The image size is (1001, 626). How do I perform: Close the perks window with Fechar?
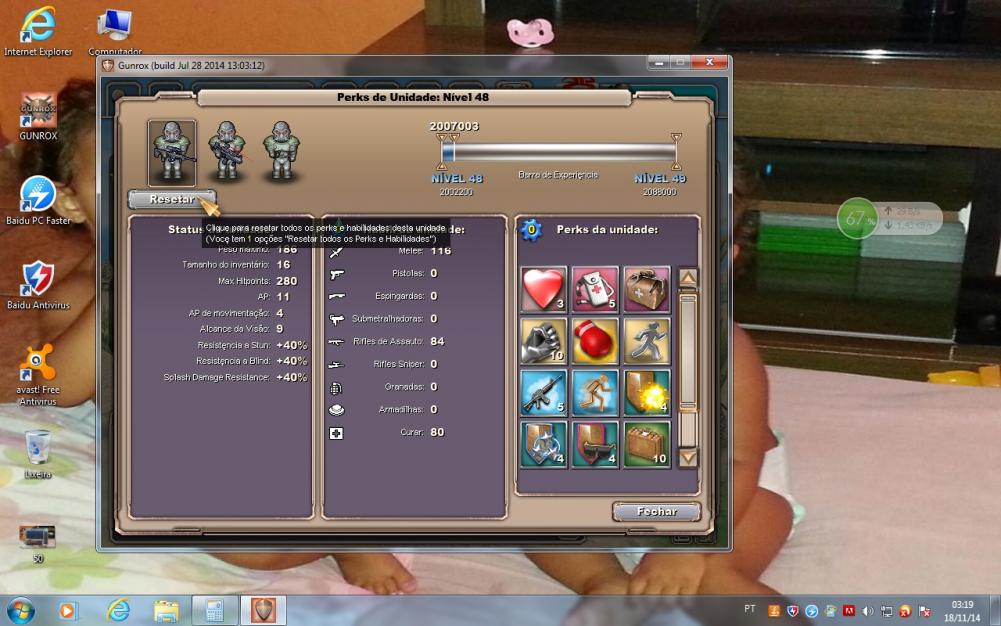click(656, 512)
